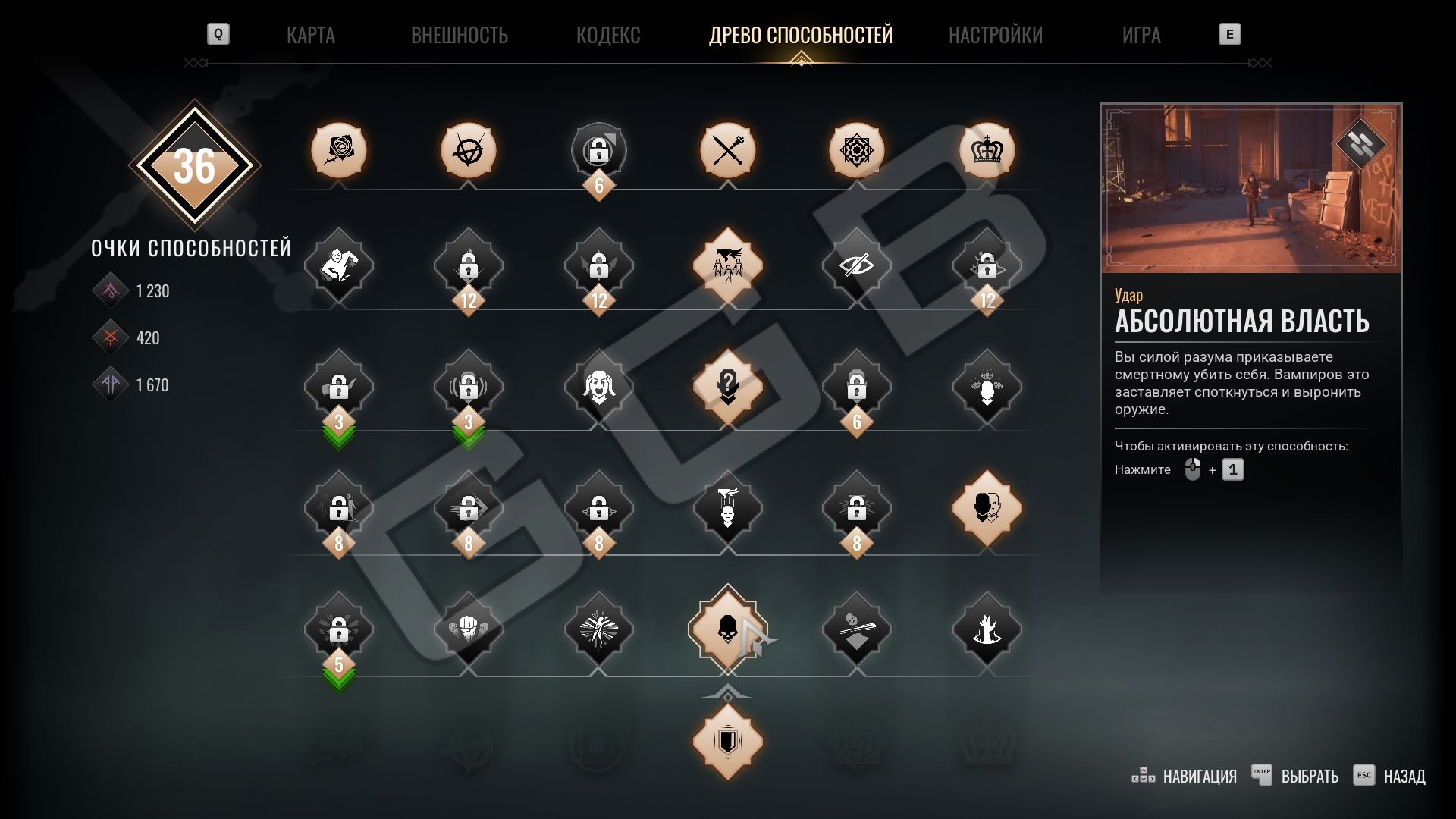Open the Внешность tab
Image resolution: width=1456 pixels, height=819 pixels.
[459, 35]
